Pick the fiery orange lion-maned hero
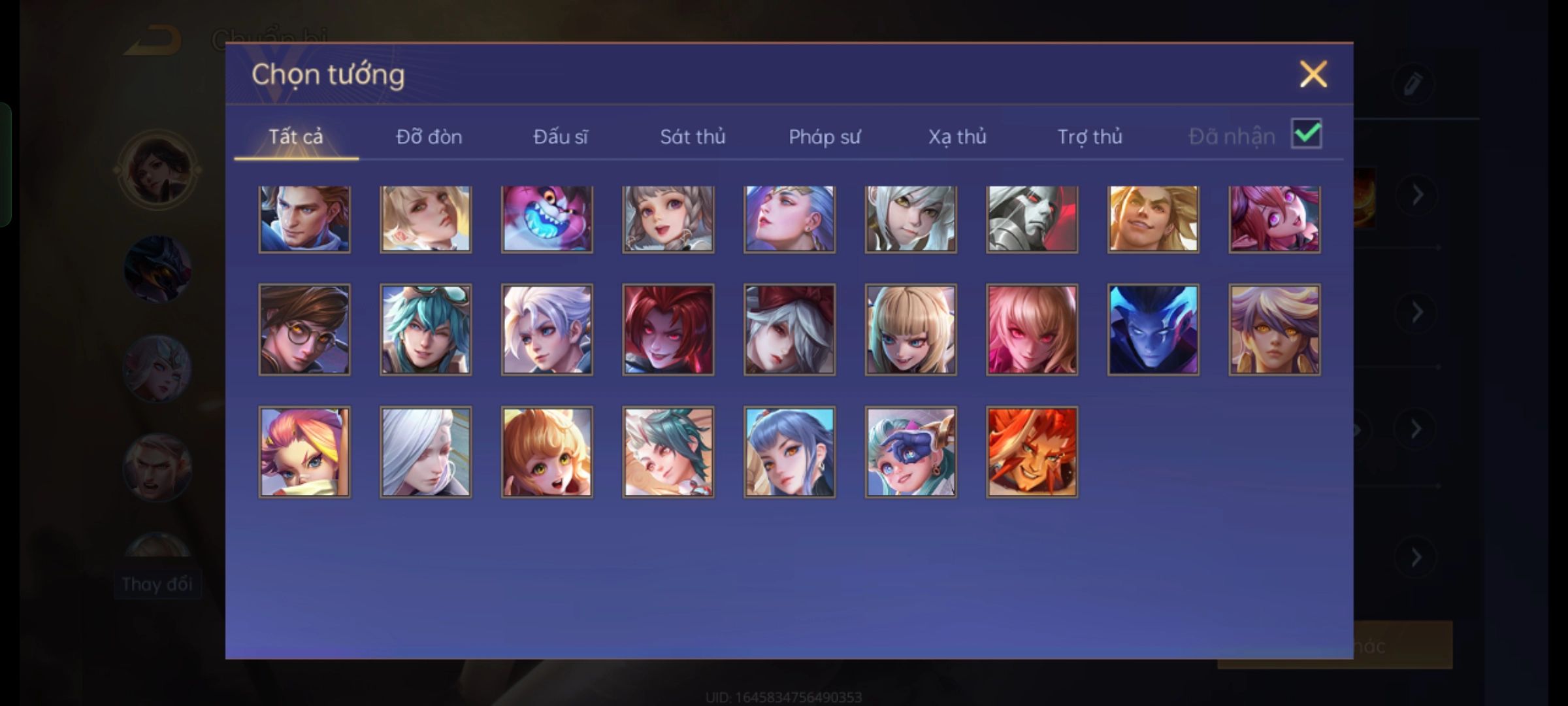Image resolution: width=1568 pixels, height=706 pixels. click(1032, 452)
